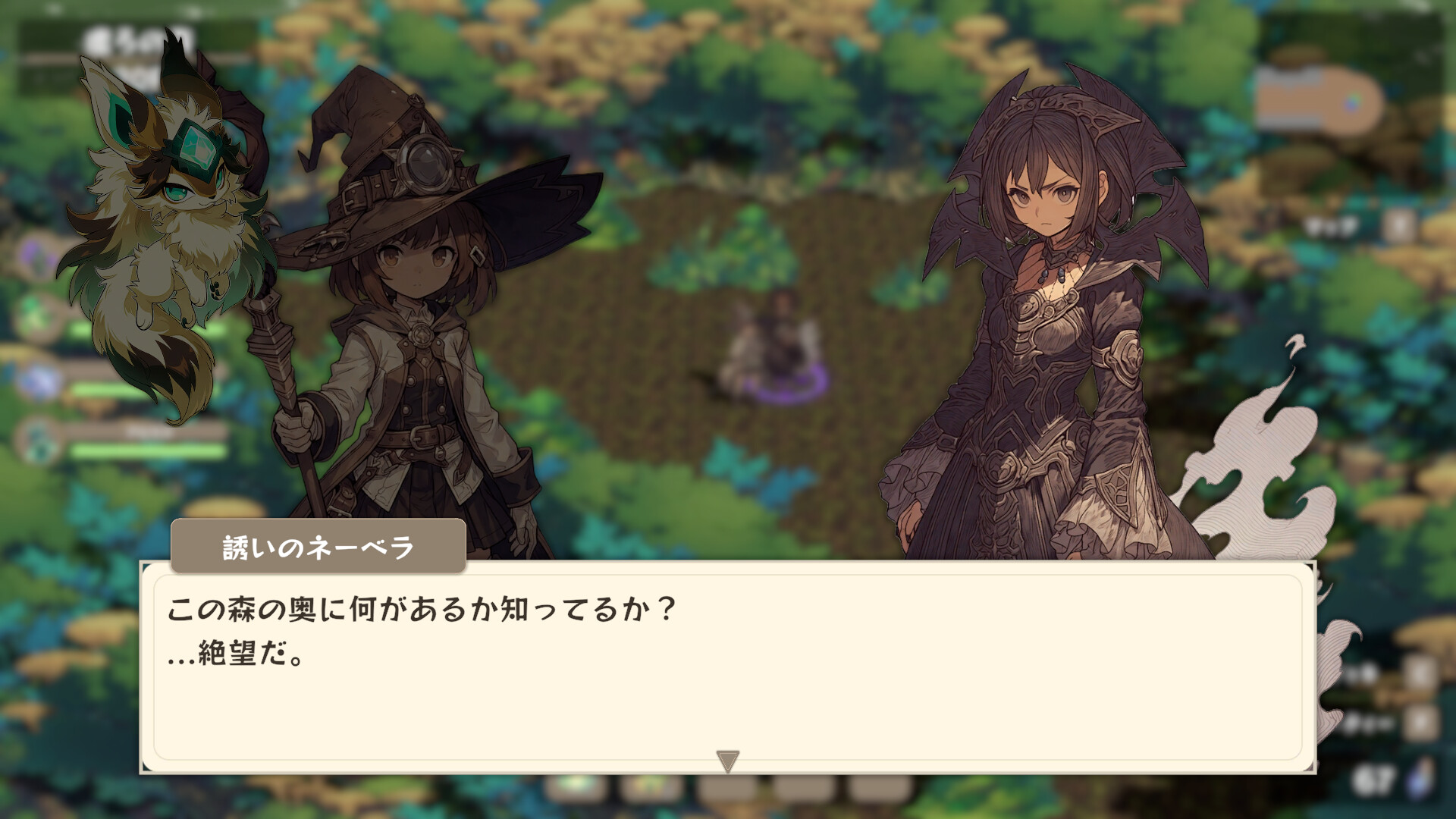Click the blue marker on the minimap
Screen dimensions: 1456x819
[x=1351, y=105]
